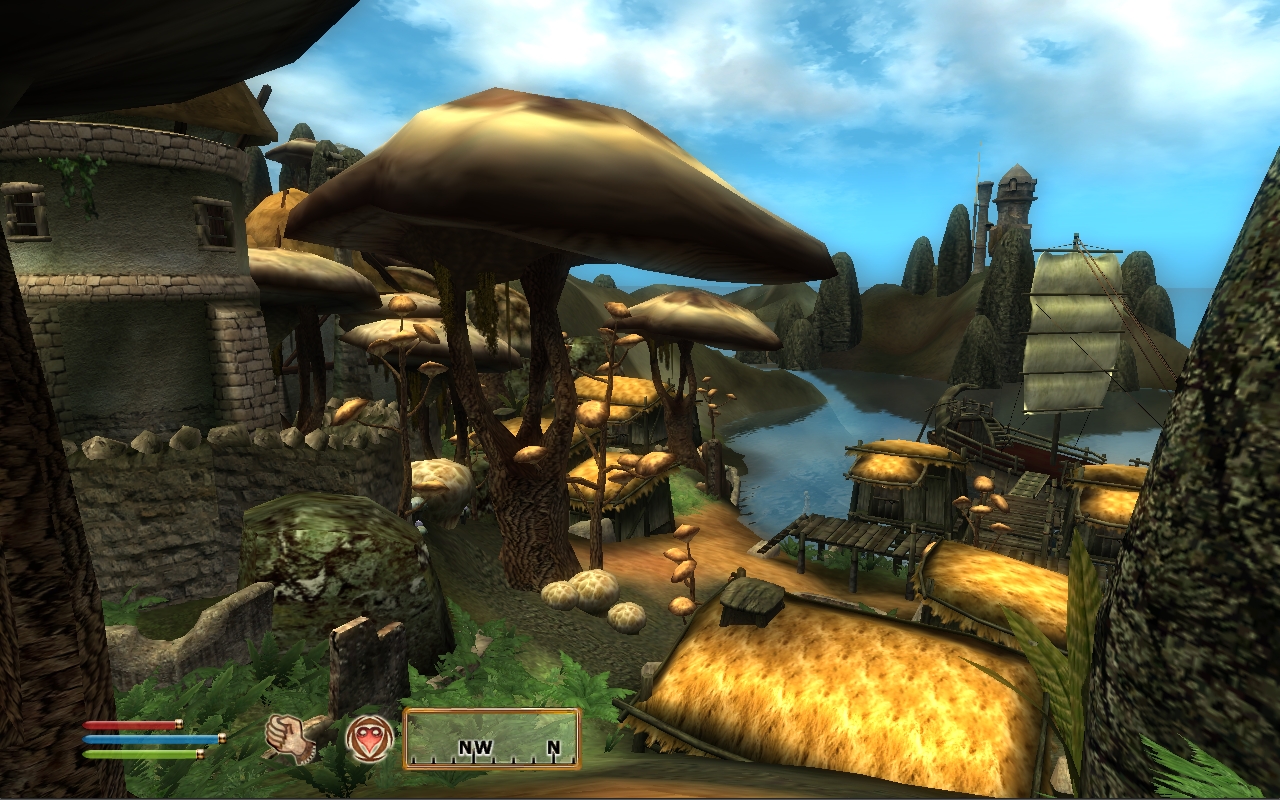
Task: Click the fist weapon icon
Action: 290,739
